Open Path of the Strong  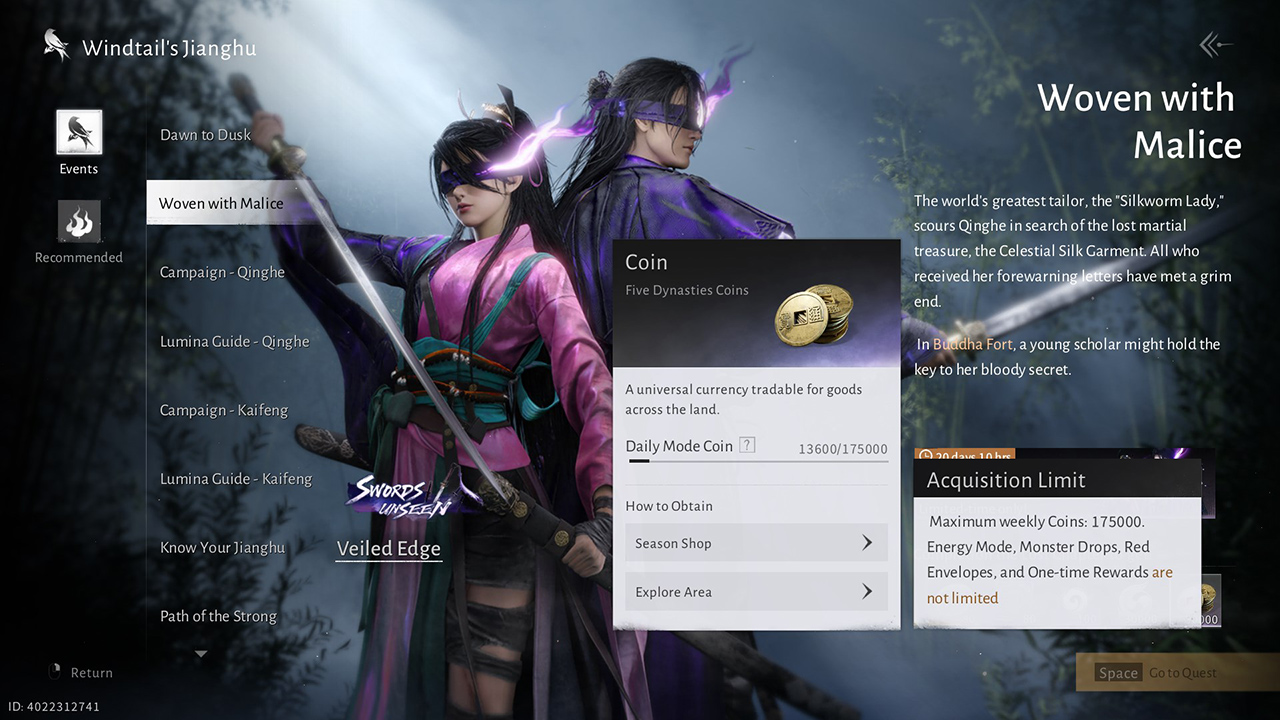point(218,616)
